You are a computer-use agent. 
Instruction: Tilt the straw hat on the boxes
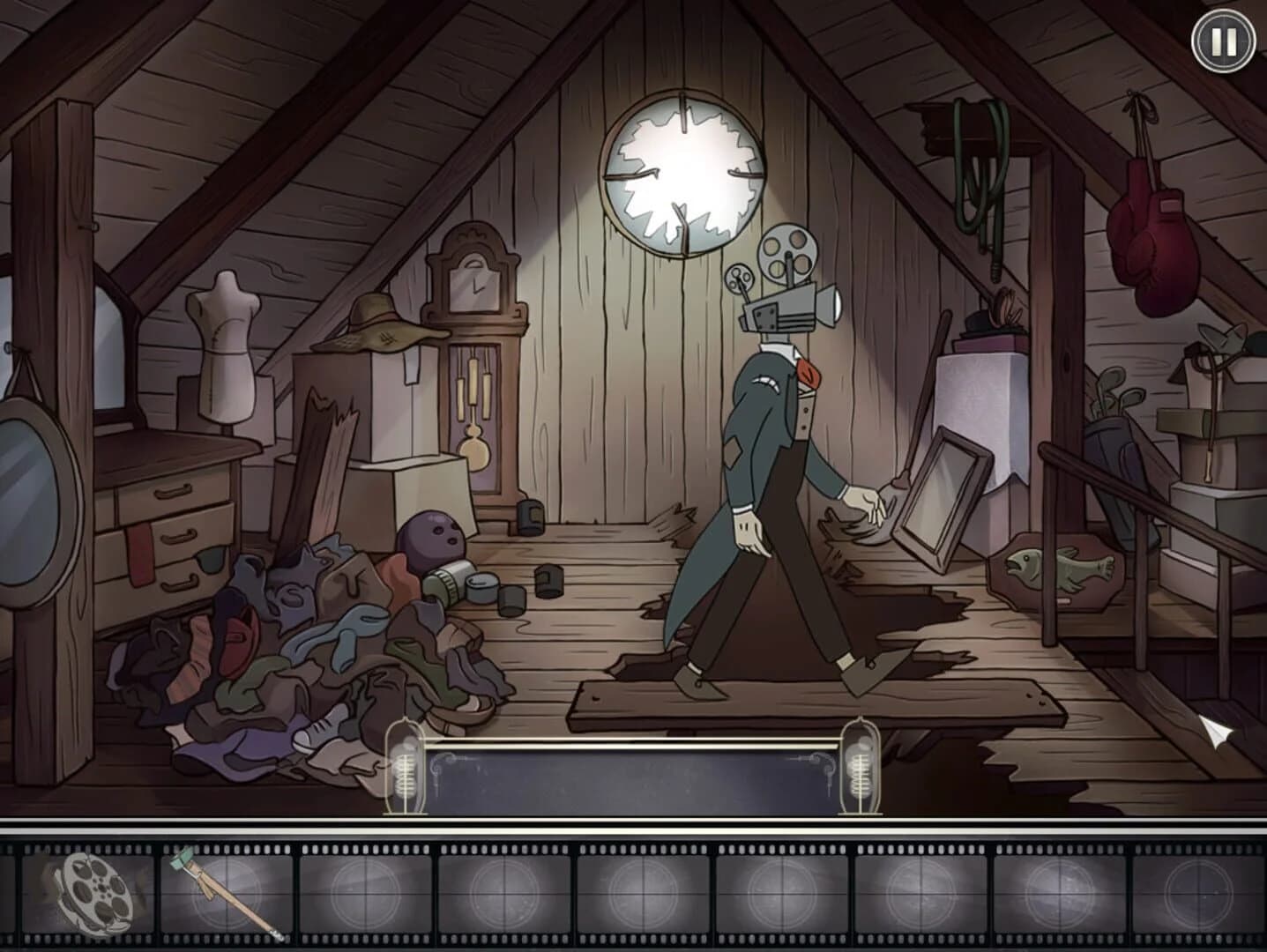[384, 326]
